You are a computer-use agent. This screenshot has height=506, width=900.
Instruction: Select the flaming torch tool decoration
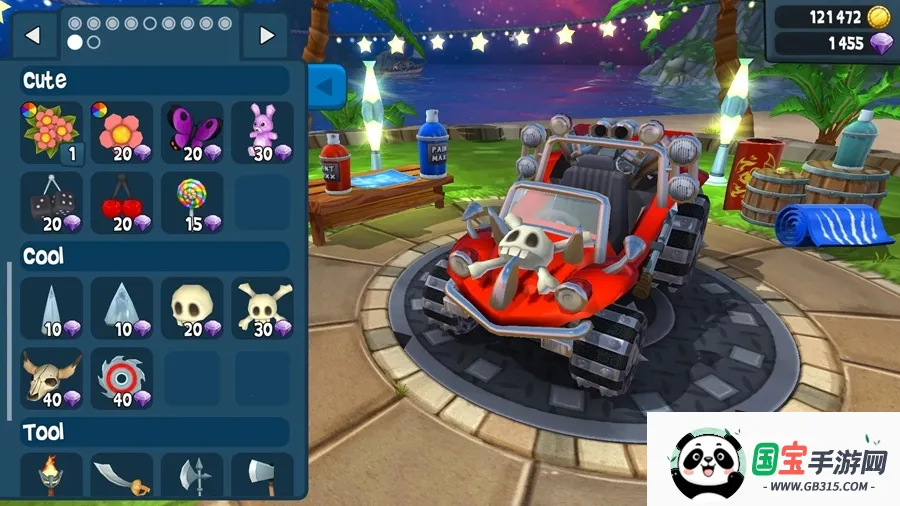coord(52,476)
